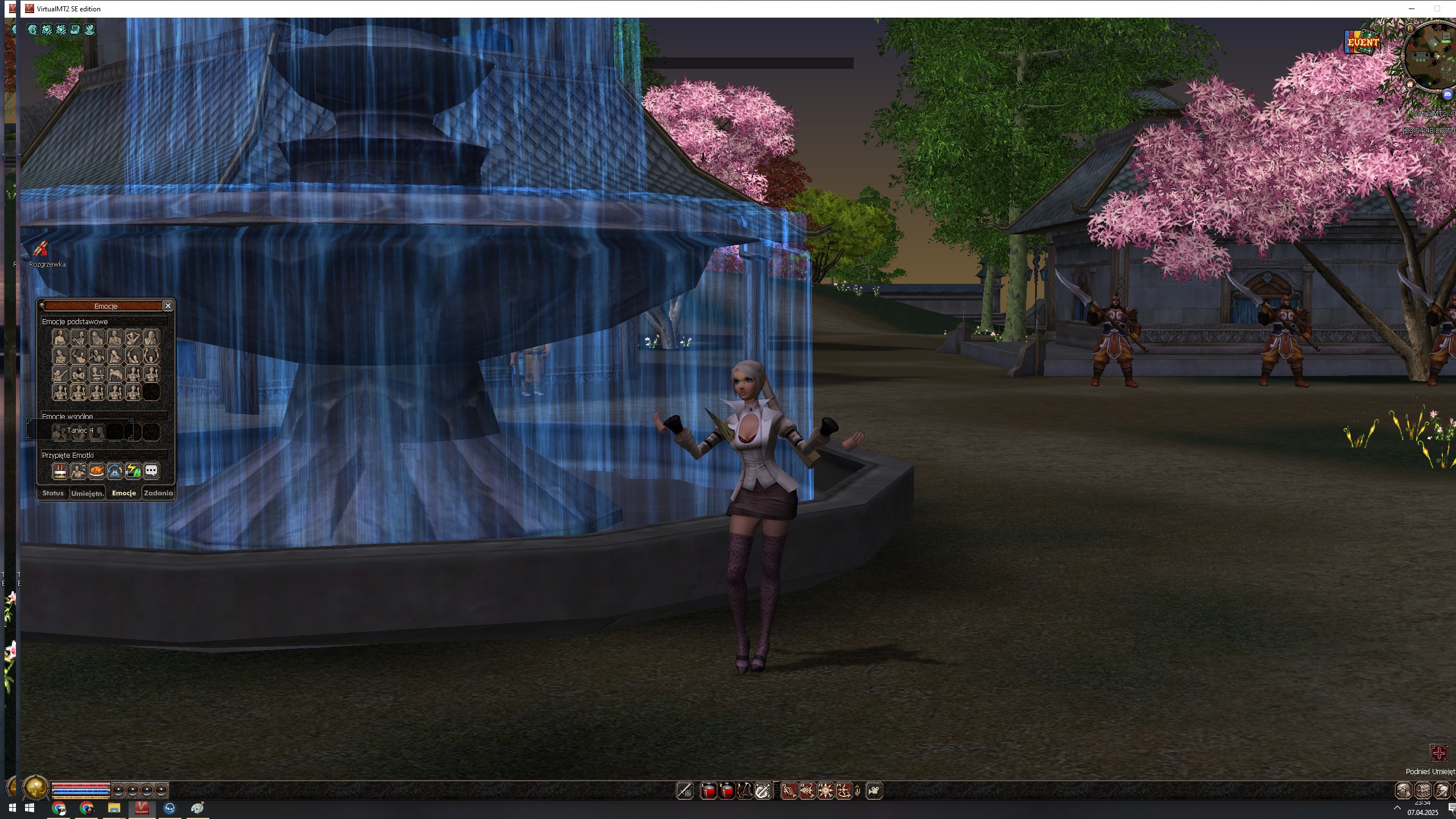The width and height of the screenshot is (1456, 819).
Task: Click the minimap's M map button
Action: coord(1410,28)
